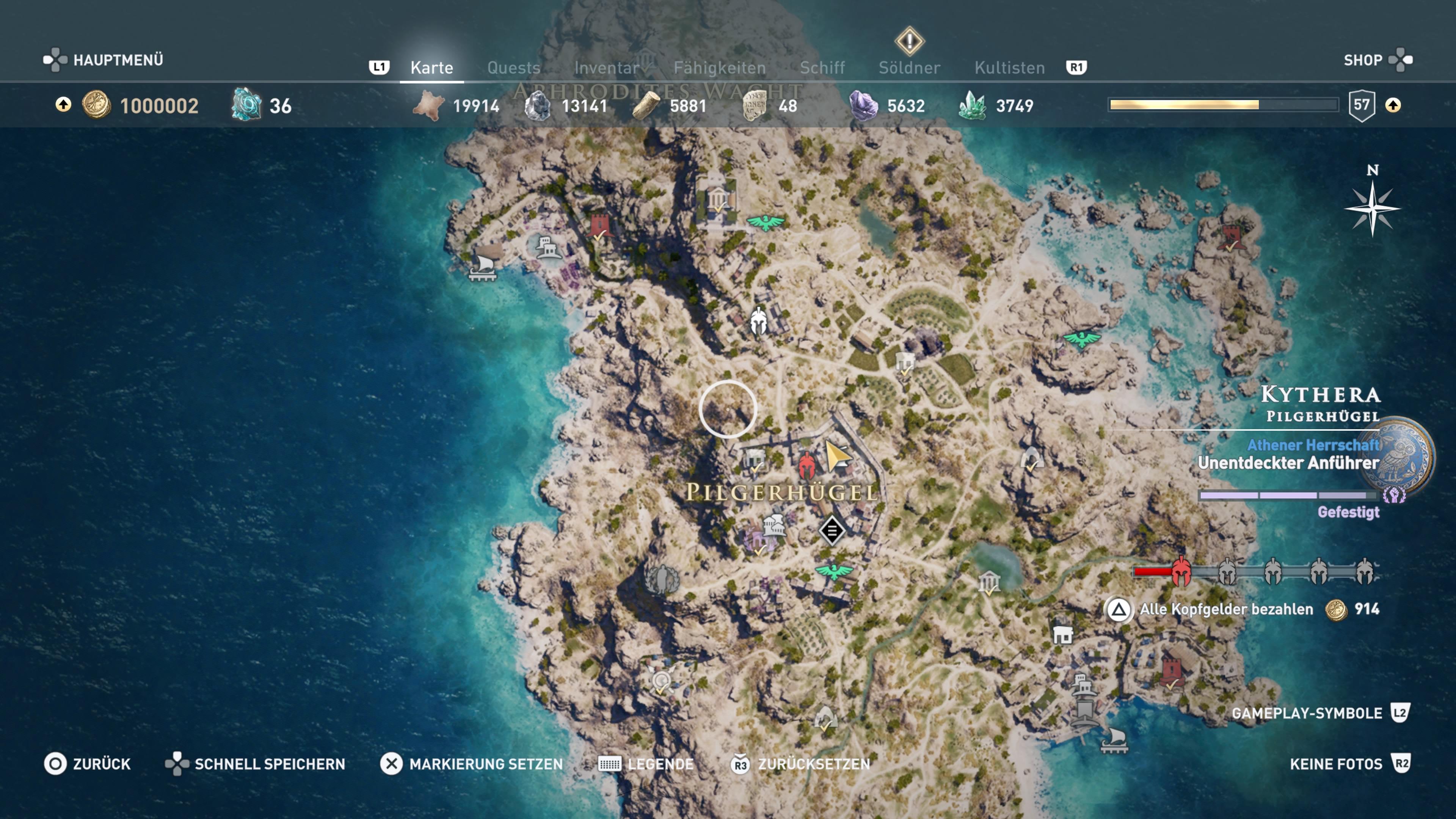
Task: Select the Karte tab
Action: (432, 68)
